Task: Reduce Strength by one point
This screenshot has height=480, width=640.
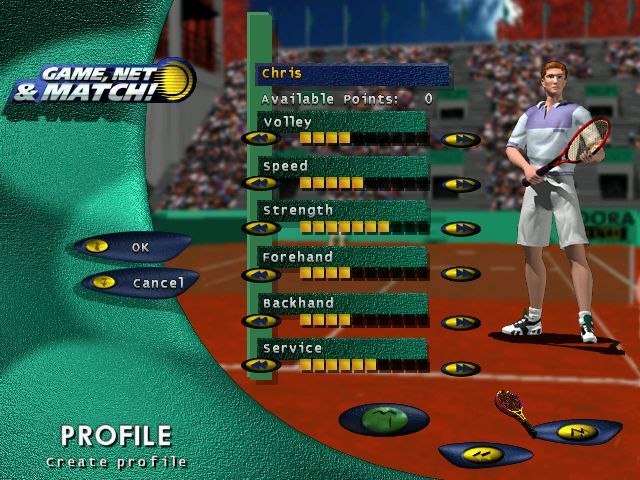Action: click(x=261, y=229)
